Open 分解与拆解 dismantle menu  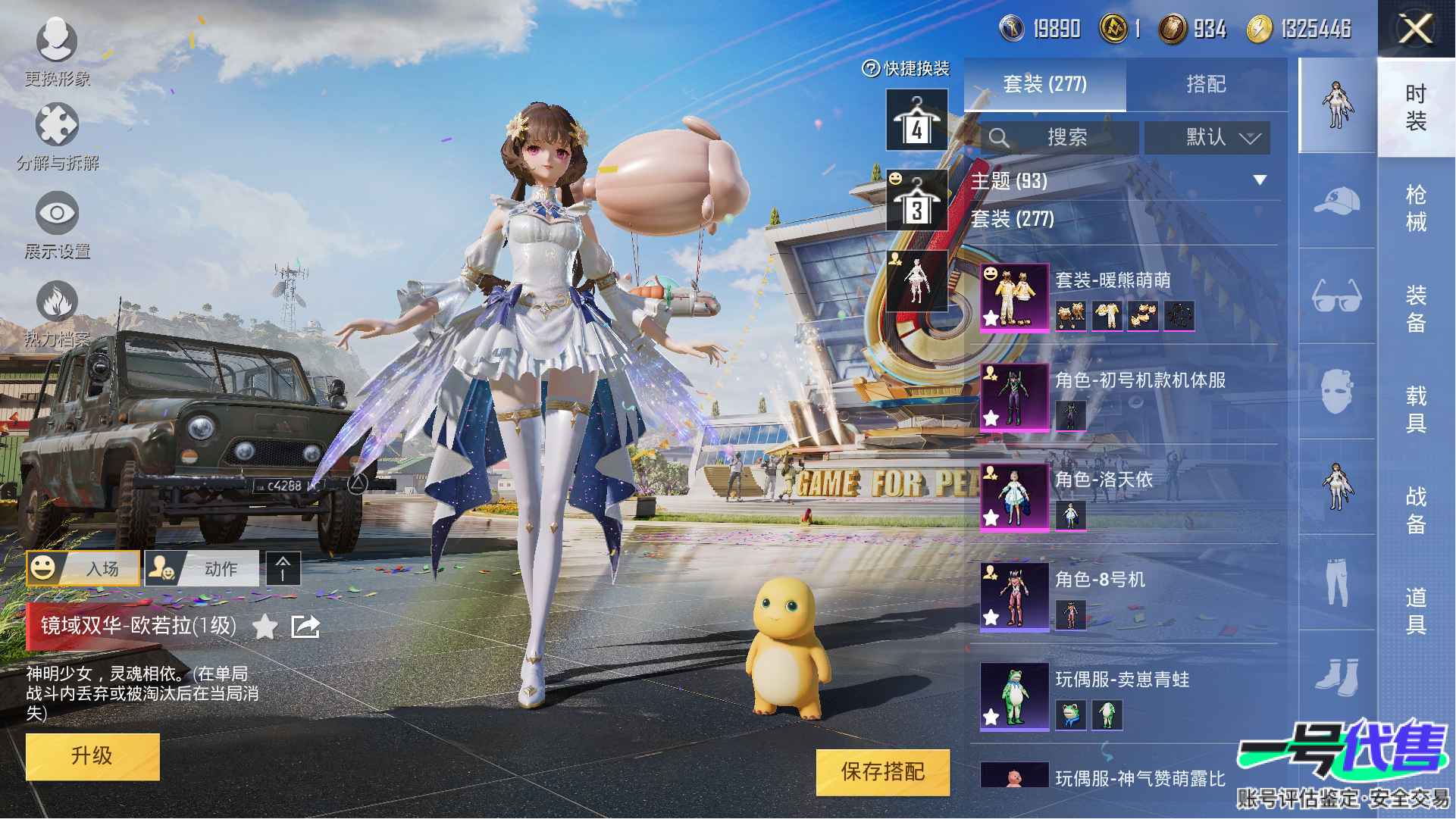click(57, 136)
